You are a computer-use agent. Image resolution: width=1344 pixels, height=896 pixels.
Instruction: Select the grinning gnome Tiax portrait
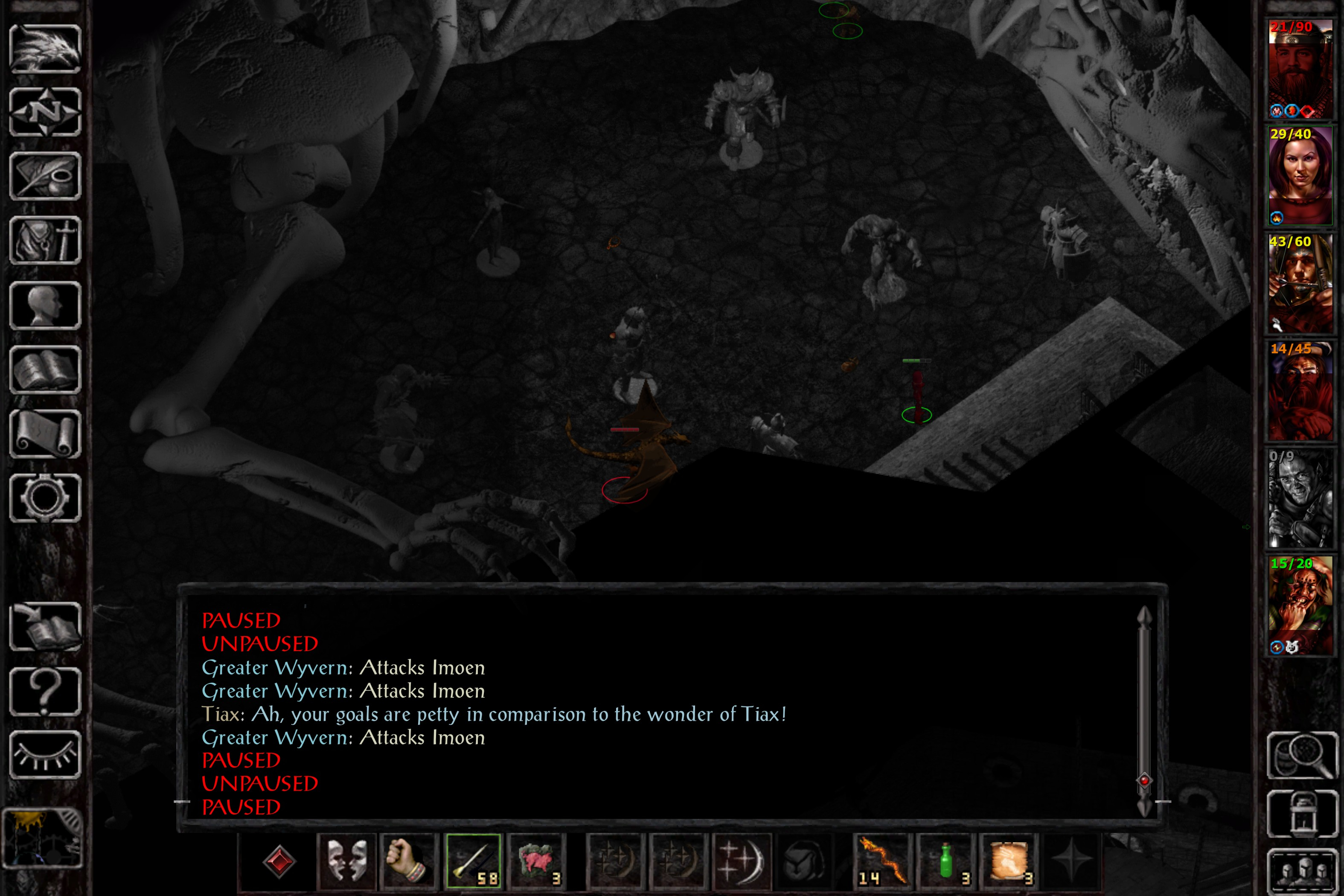1300,606
